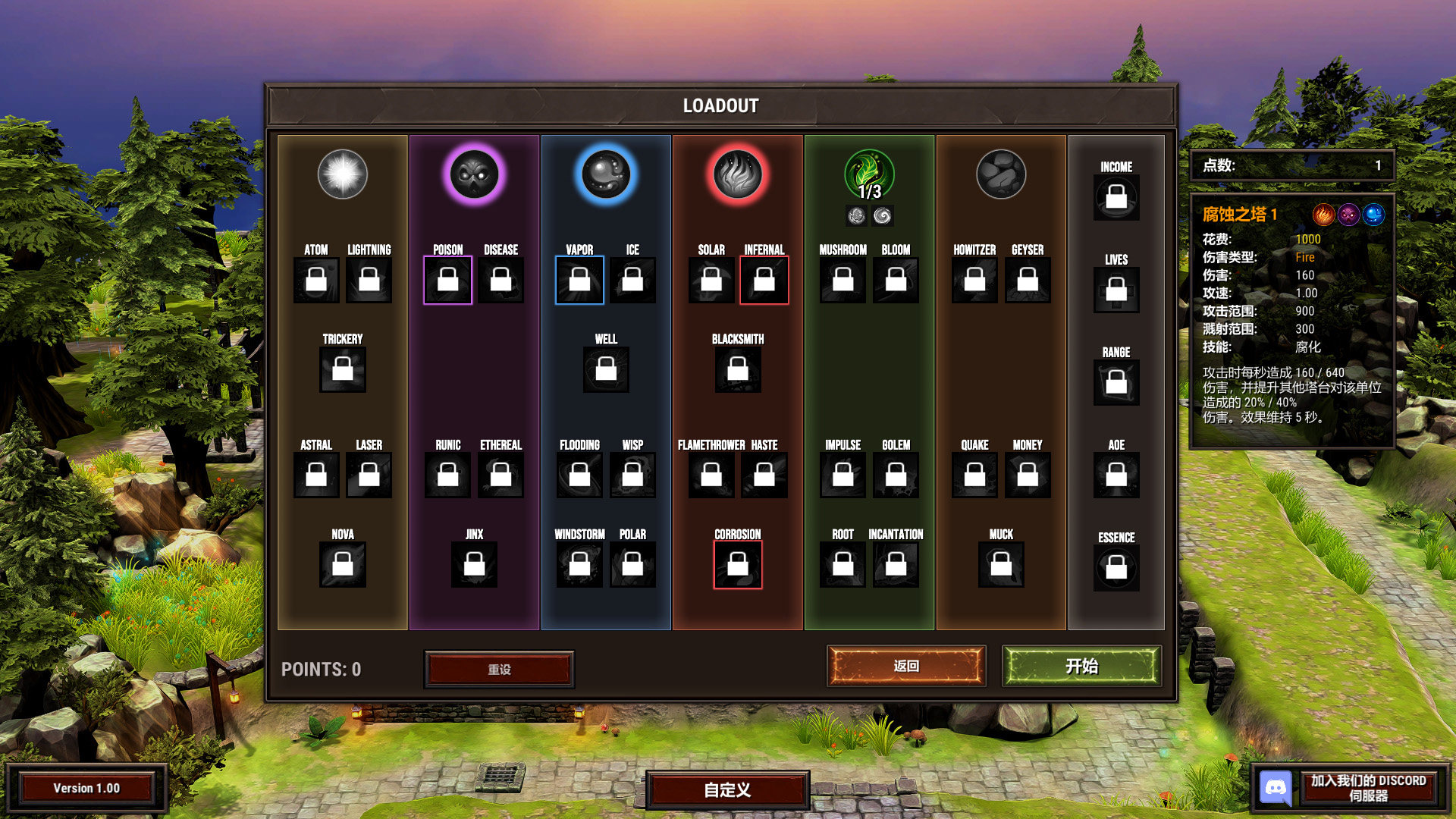Open the 自定义 customization menu
Screen dimensions: 1456x819
tap(727, 790)
